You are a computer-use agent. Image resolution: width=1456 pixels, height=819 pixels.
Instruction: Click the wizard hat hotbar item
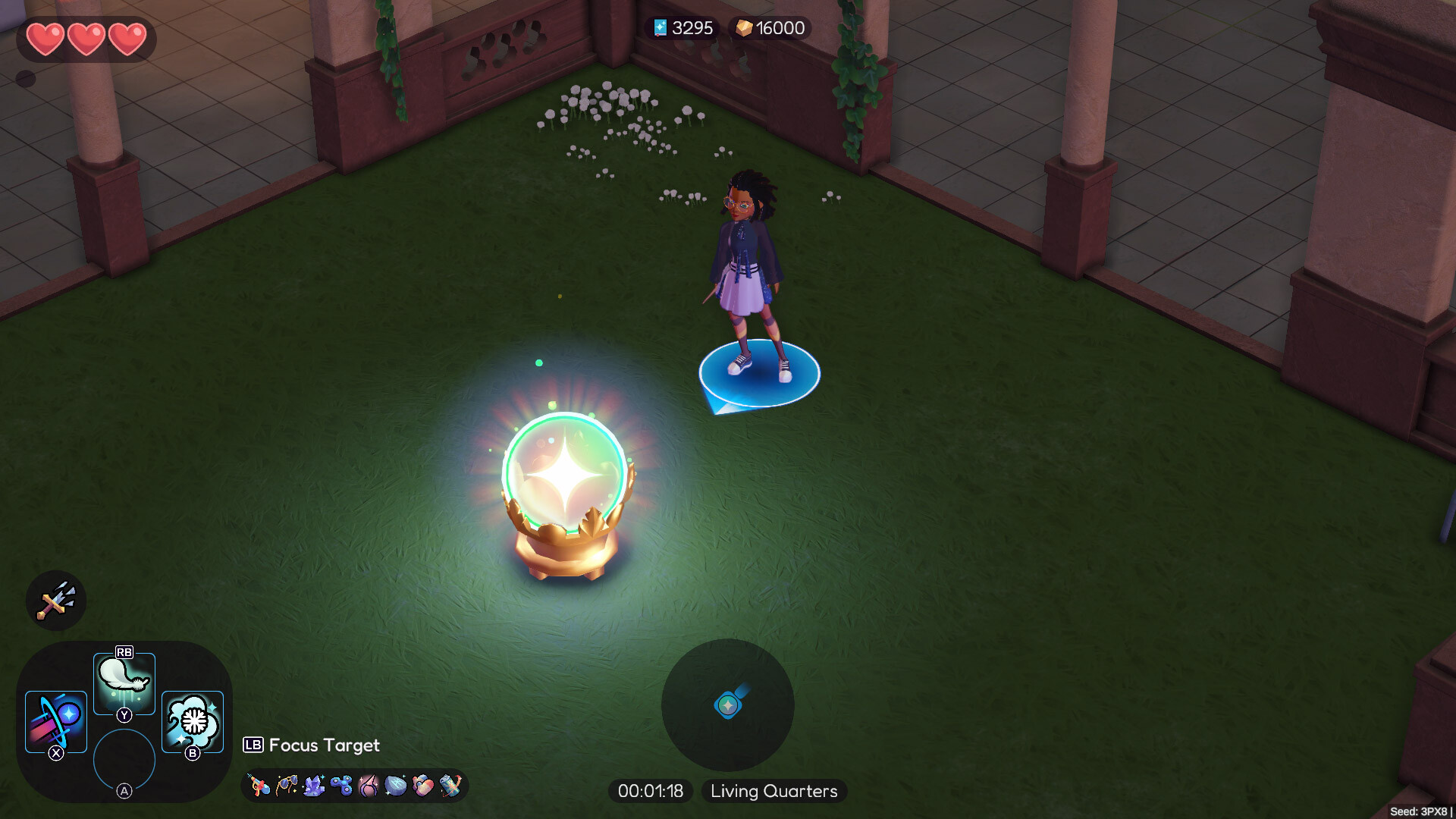[x=368, y=785]
